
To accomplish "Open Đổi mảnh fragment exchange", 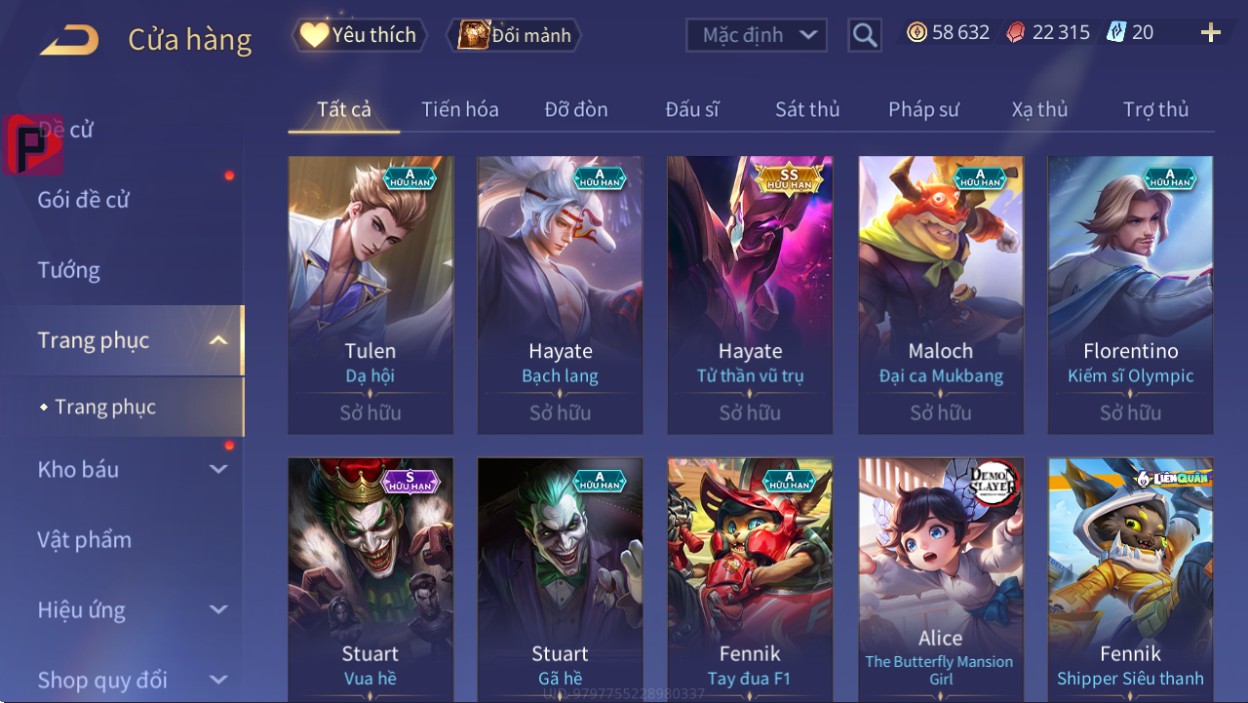I will pyautogui.click(x=515, y=35).
